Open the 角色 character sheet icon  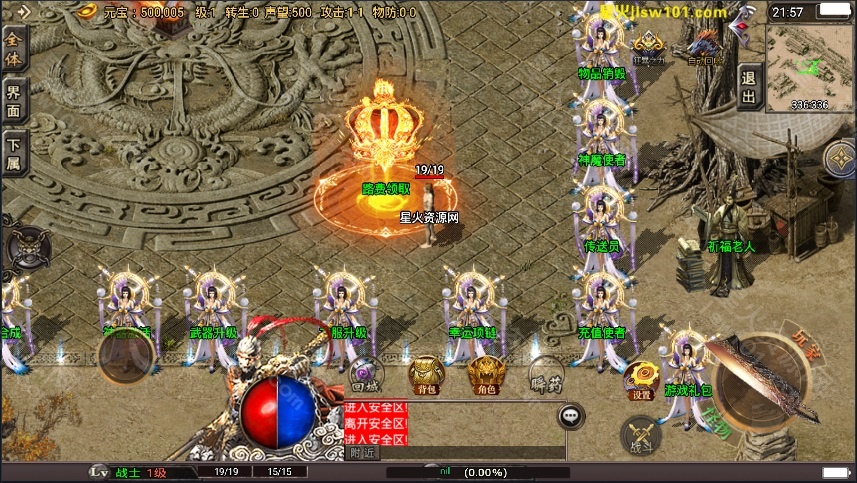(487, 374)
